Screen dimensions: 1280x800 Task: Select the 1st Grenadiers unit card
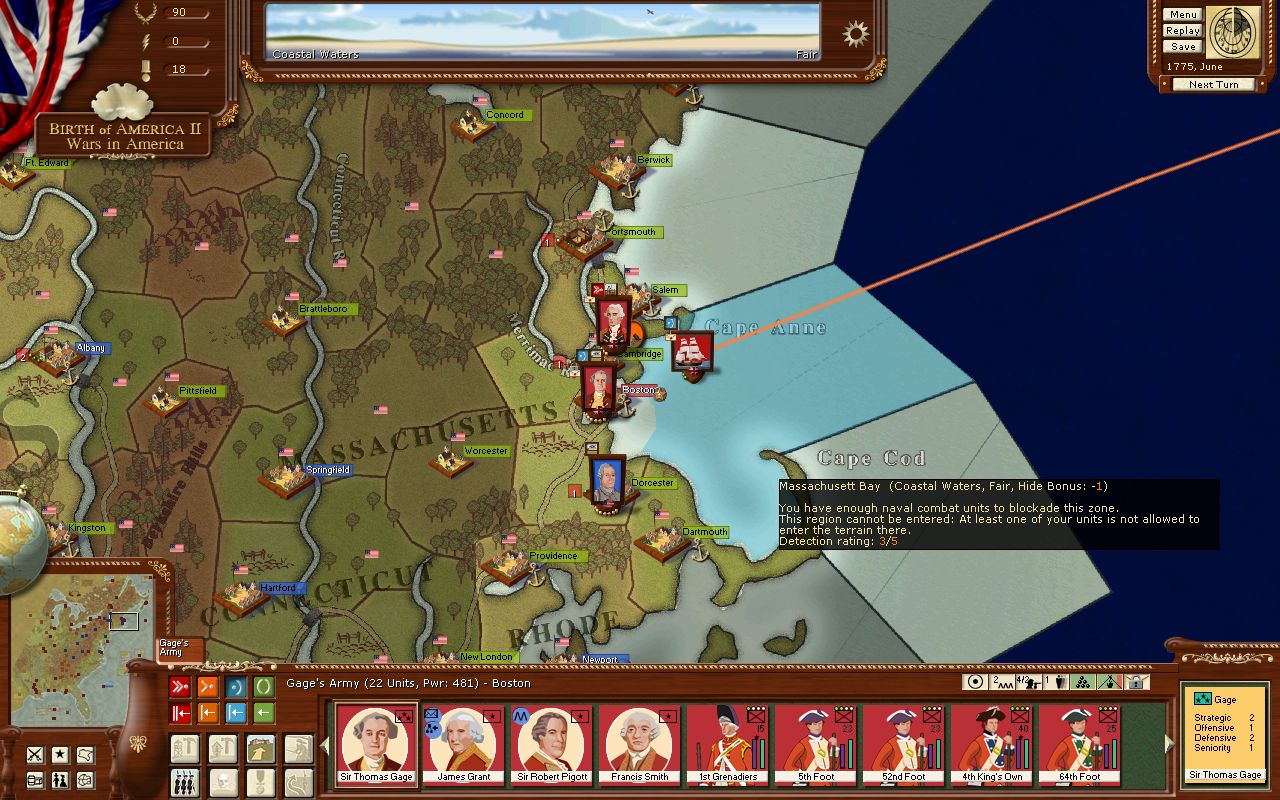[x=727, y=745]
